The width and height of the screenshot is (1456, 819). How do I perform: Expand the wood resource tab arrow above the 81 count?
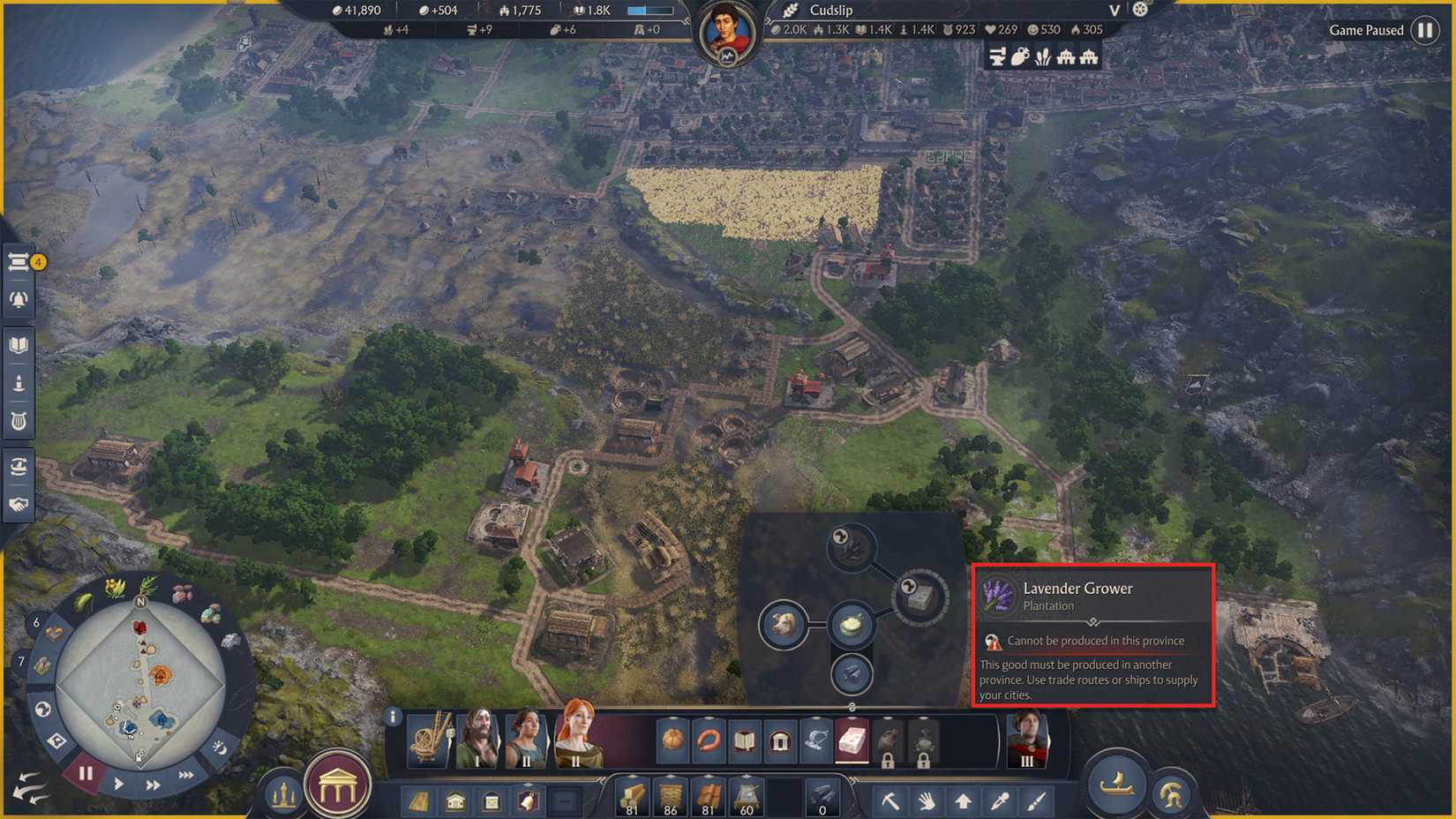(632, 775)
